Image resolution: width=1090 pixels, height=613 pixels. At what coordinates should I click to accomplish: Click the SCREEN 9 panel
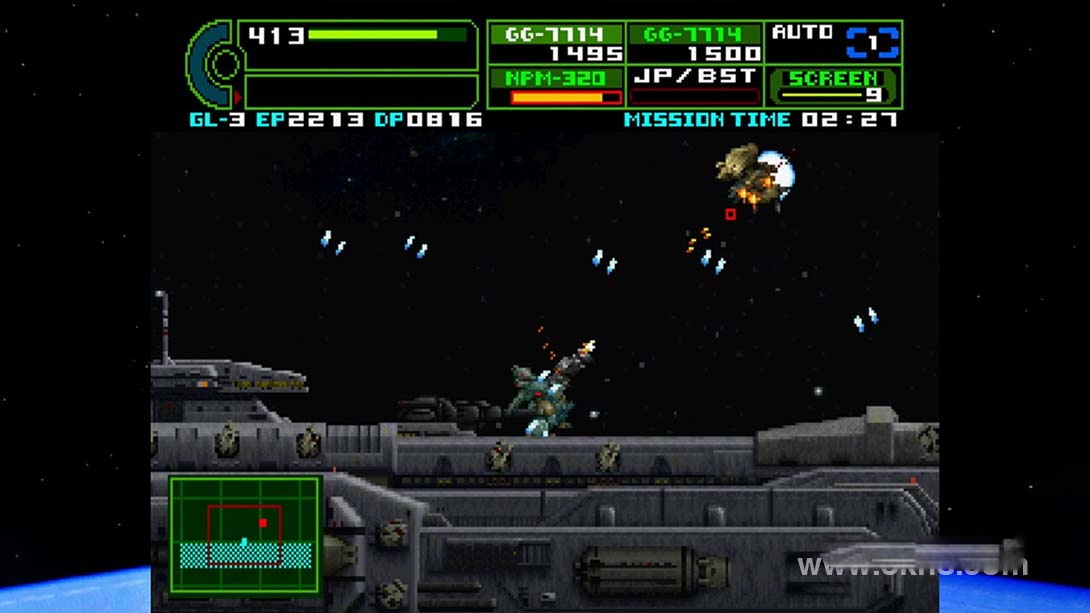tap(834, 87)
